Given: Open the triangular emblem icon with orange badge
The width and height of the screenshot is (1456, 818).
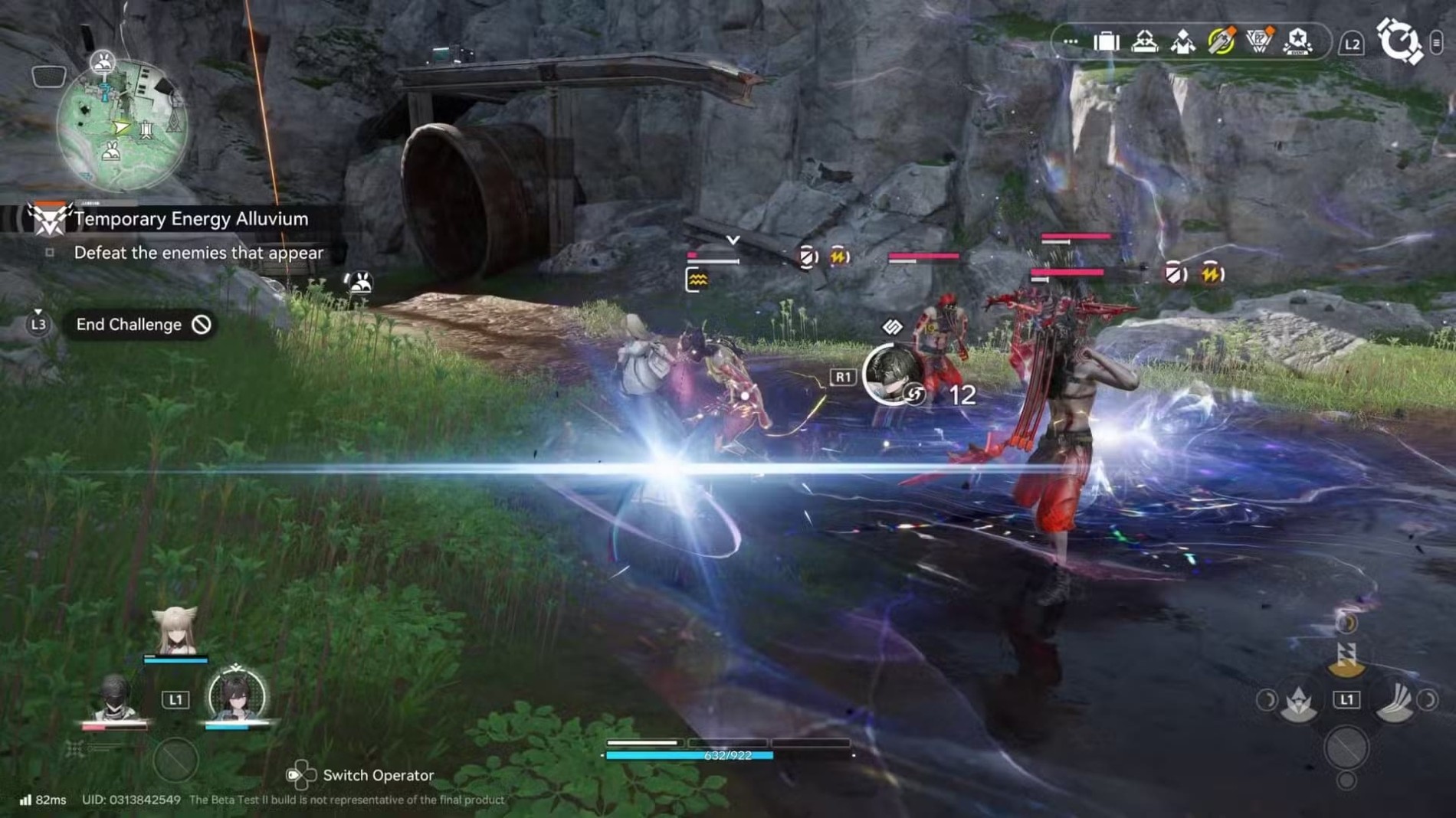Looking at the screenshot, I should 1259,41.
